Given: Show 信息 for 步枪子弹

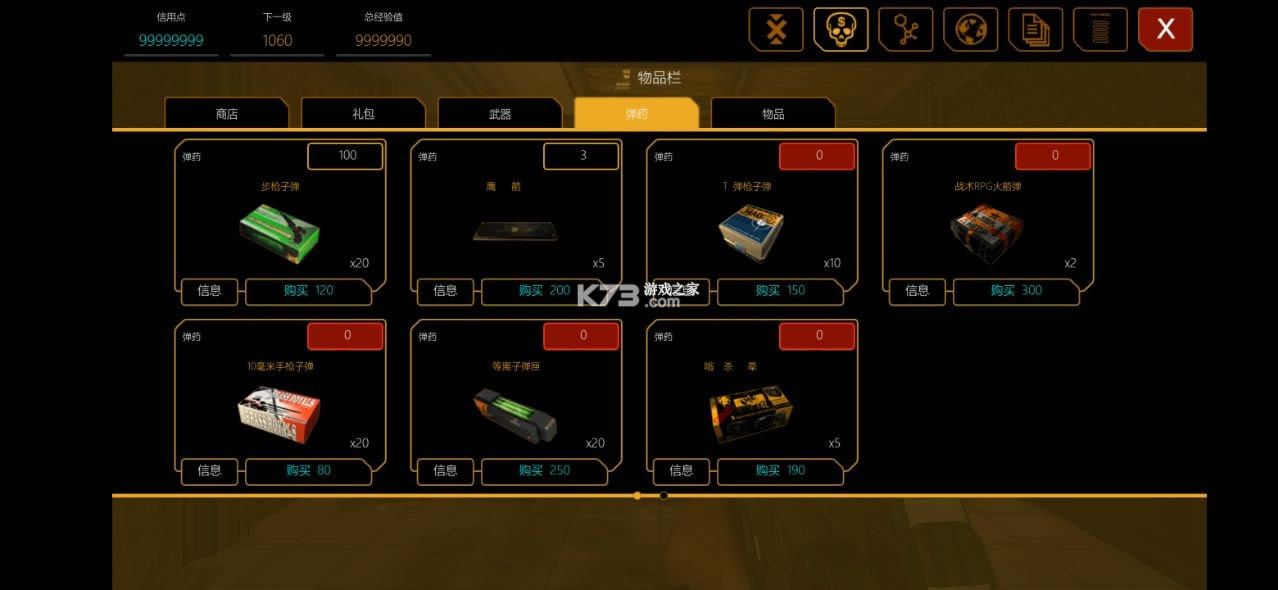Looking at the screenshot, I should pos(210,291).
